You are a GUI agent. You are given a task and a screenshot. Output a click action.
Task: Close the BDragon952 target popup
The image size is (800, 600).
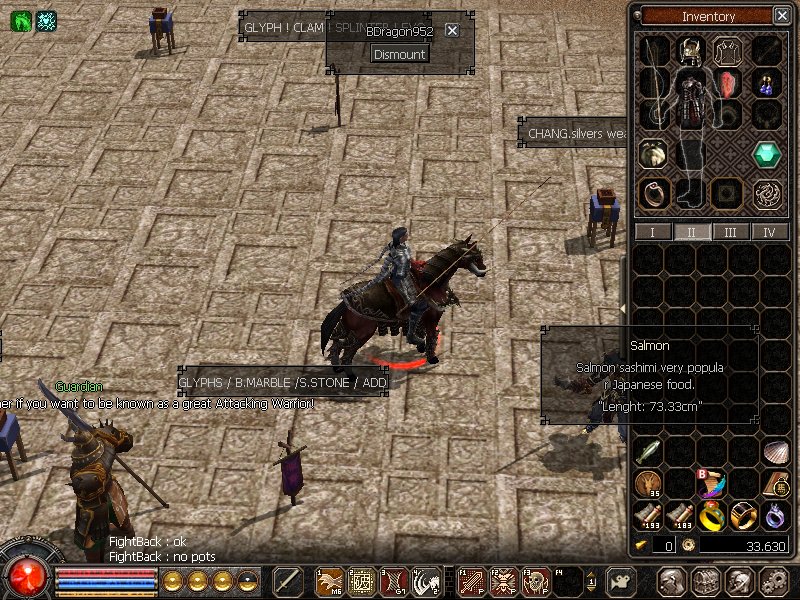(452, 31)
